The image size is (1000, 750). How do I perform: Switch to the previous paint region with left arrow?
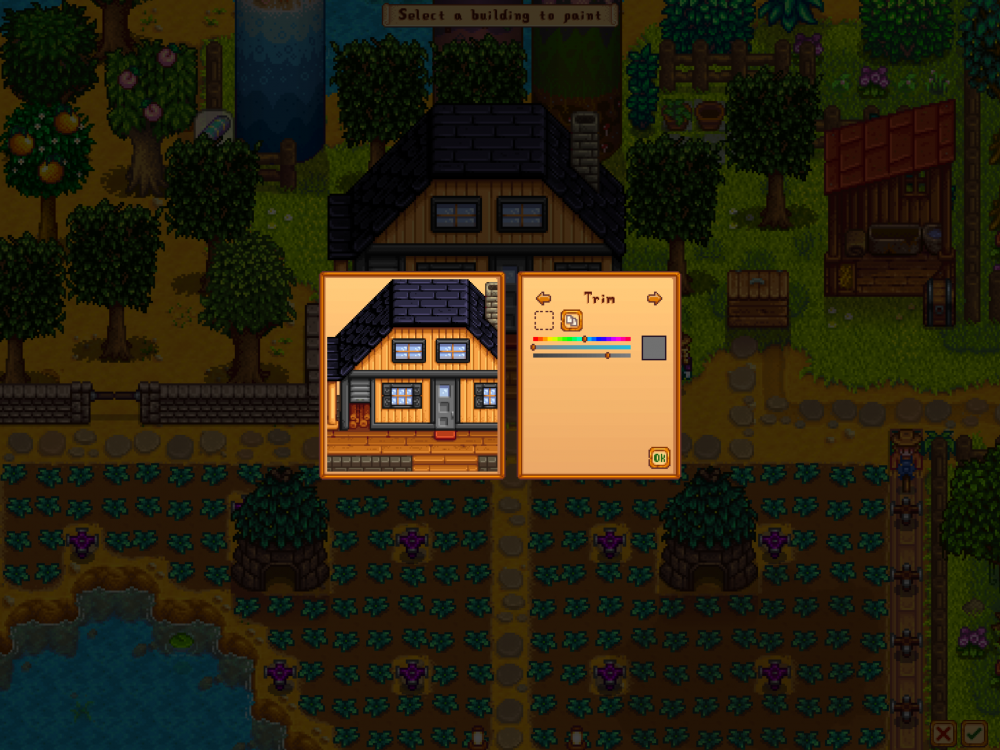[x=543, y=298]
